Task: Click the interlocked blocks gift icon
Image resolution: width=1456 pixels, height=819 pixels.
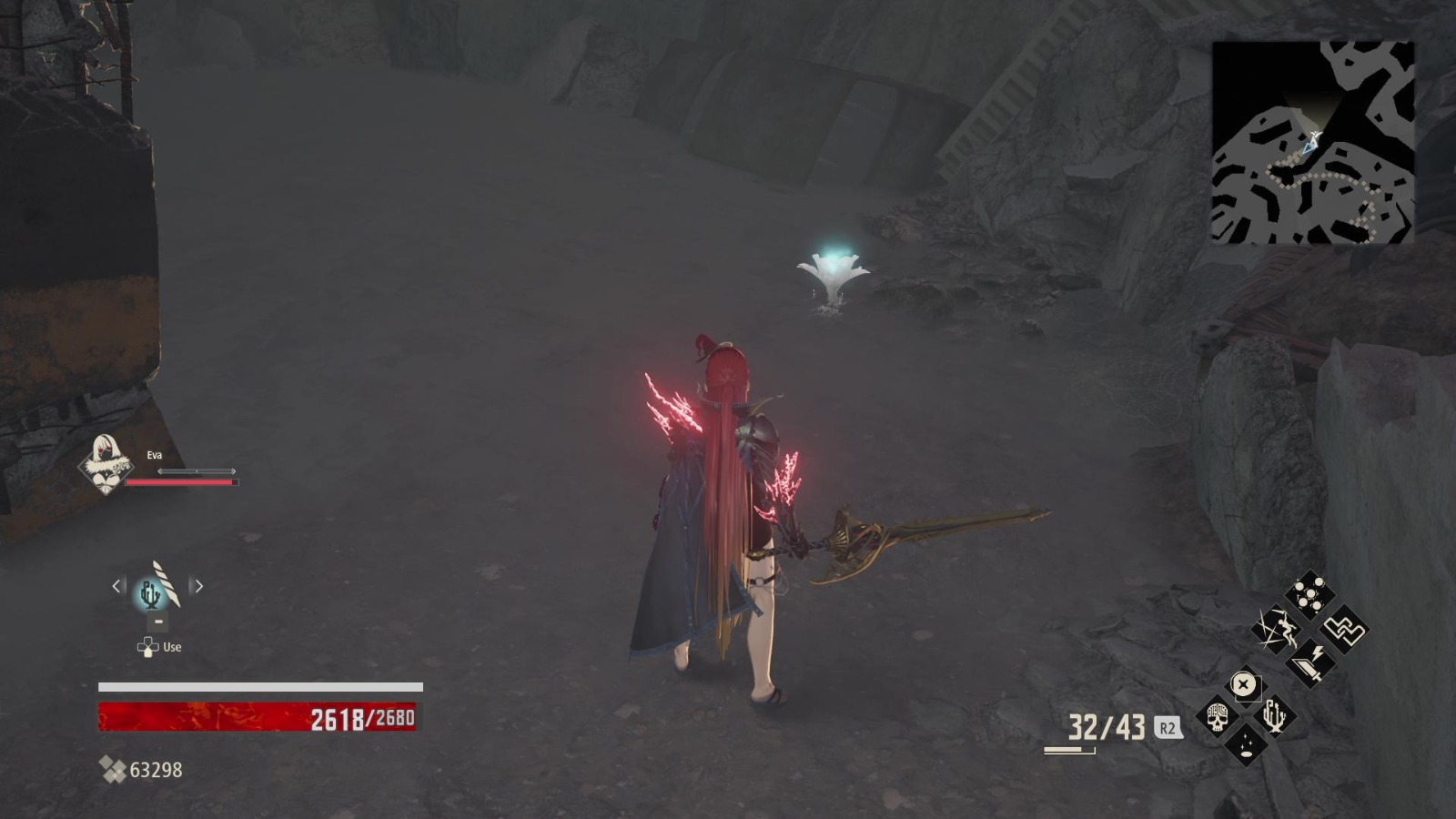Action: (1345, 632)
